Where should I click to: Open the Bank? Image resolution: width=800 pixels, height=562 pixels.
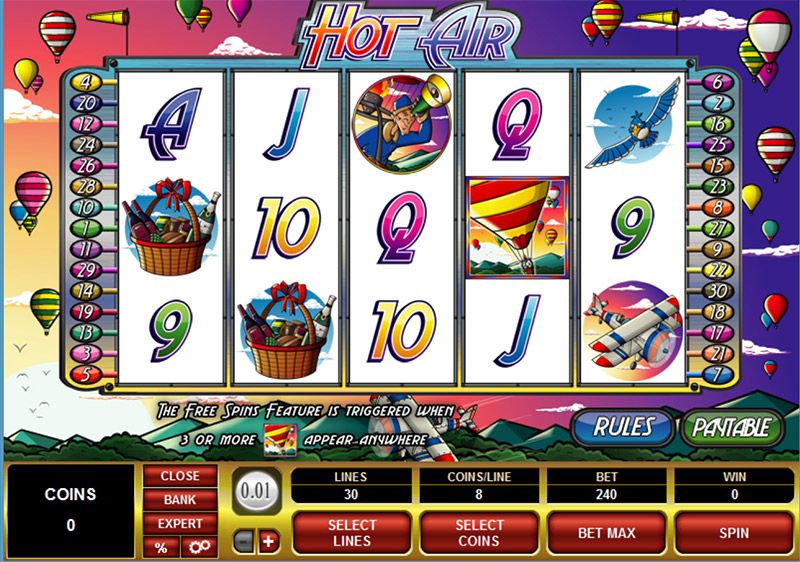tap(179, 499)
